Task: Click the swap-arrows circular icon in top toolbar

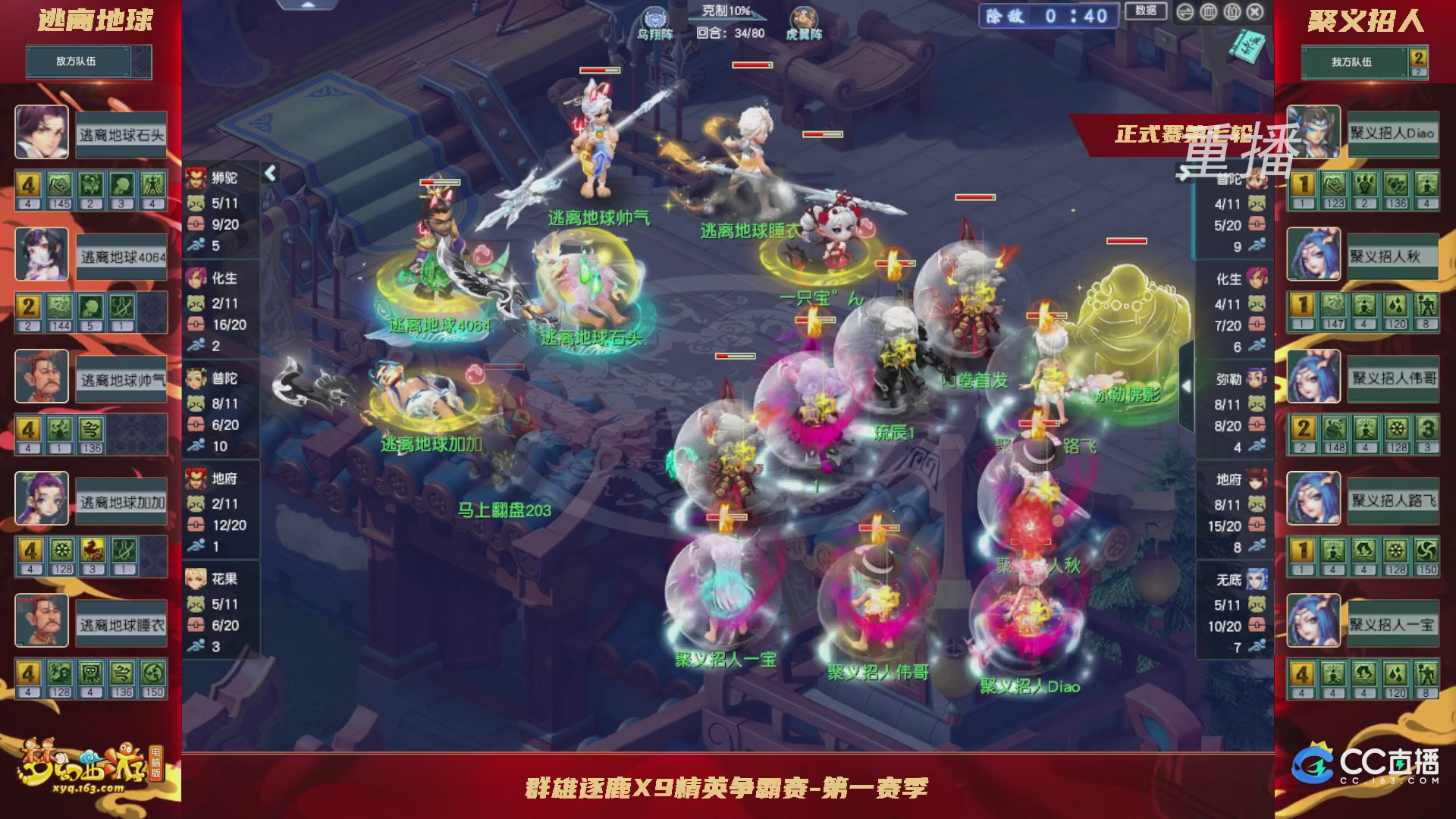Action: pyautogui.click(x=1185, y=12)
